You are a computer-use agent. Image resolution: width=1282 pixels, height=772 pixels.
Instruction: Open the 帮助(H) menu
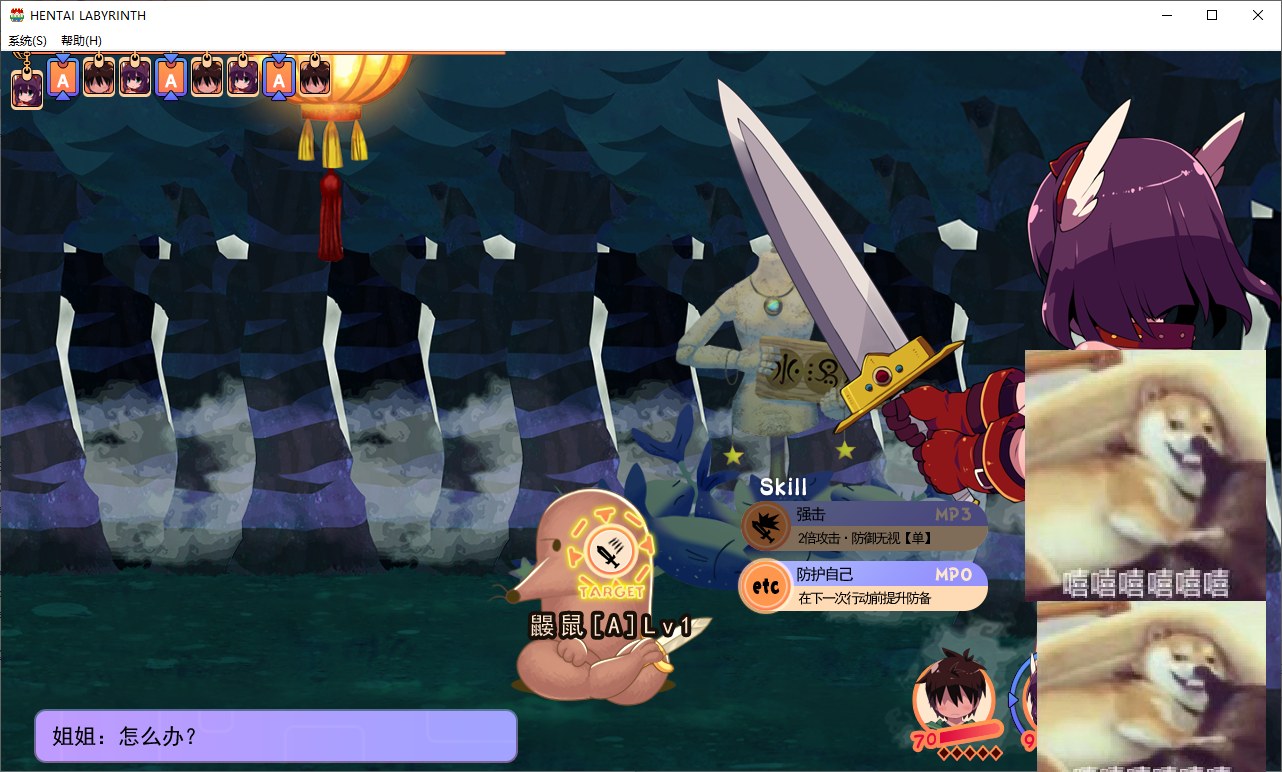coord(81,41)
